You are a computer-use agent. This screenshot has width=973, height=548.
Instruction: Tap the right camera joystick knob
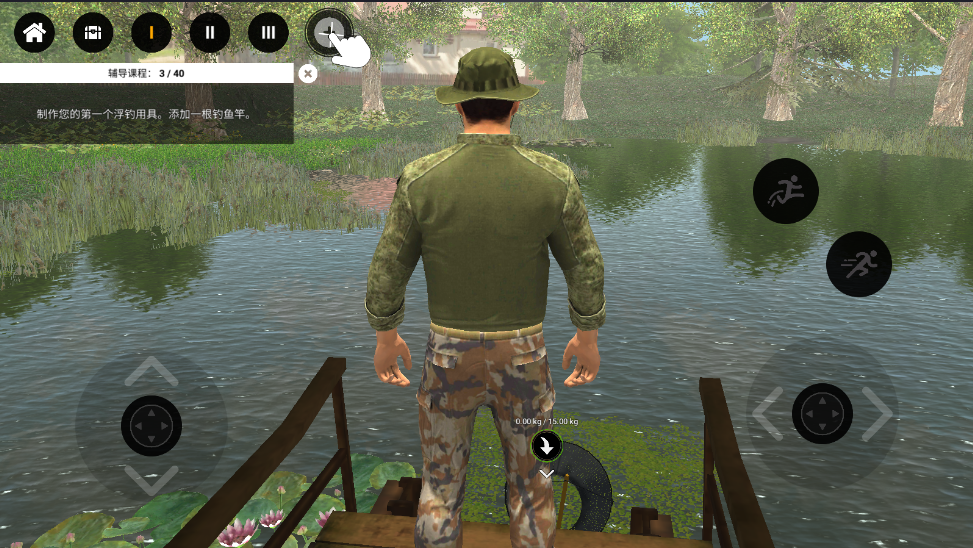coord(822,413)
